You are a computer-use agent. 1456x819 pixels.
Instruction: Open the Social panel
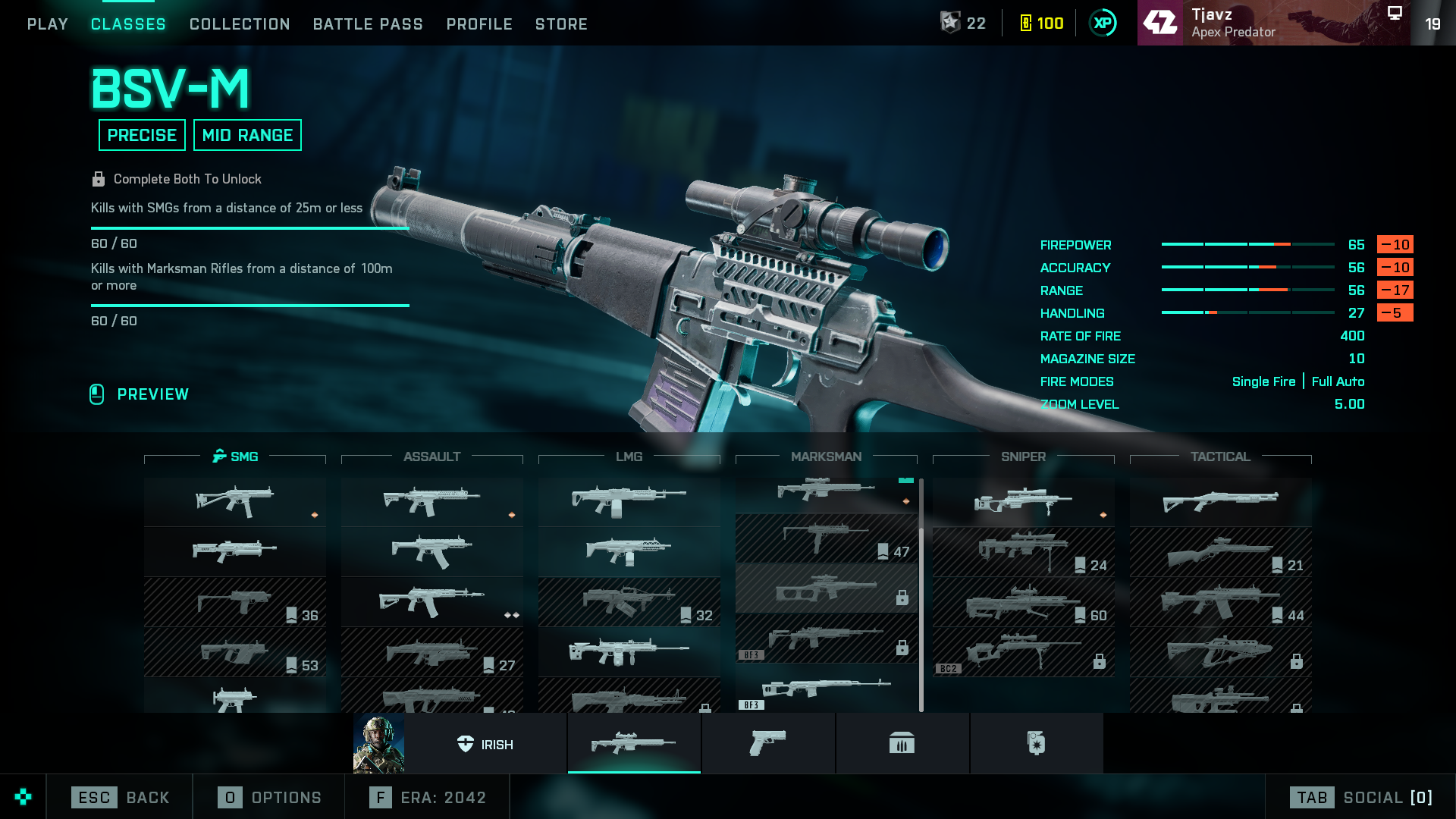1361,798
